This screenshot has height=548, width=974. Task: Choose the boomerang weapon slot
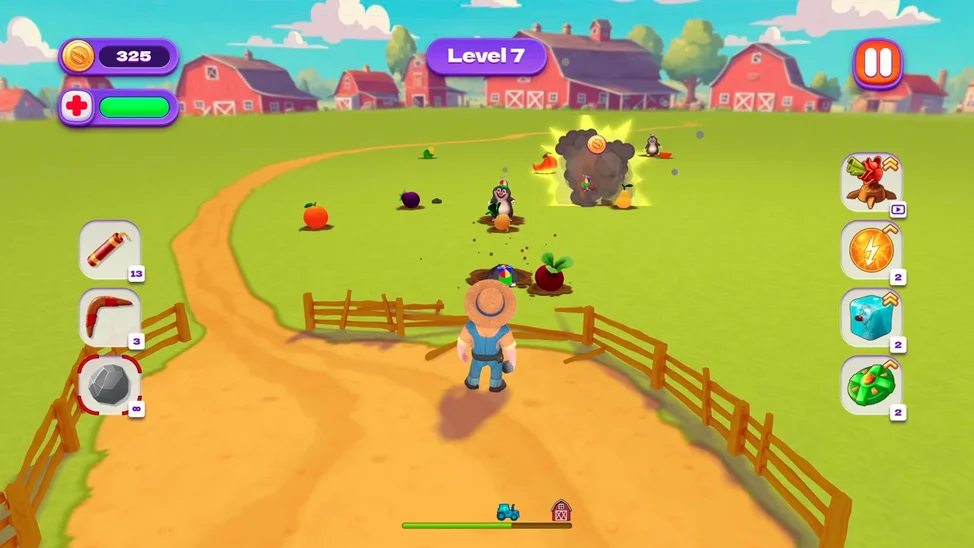tap(109, 317)
